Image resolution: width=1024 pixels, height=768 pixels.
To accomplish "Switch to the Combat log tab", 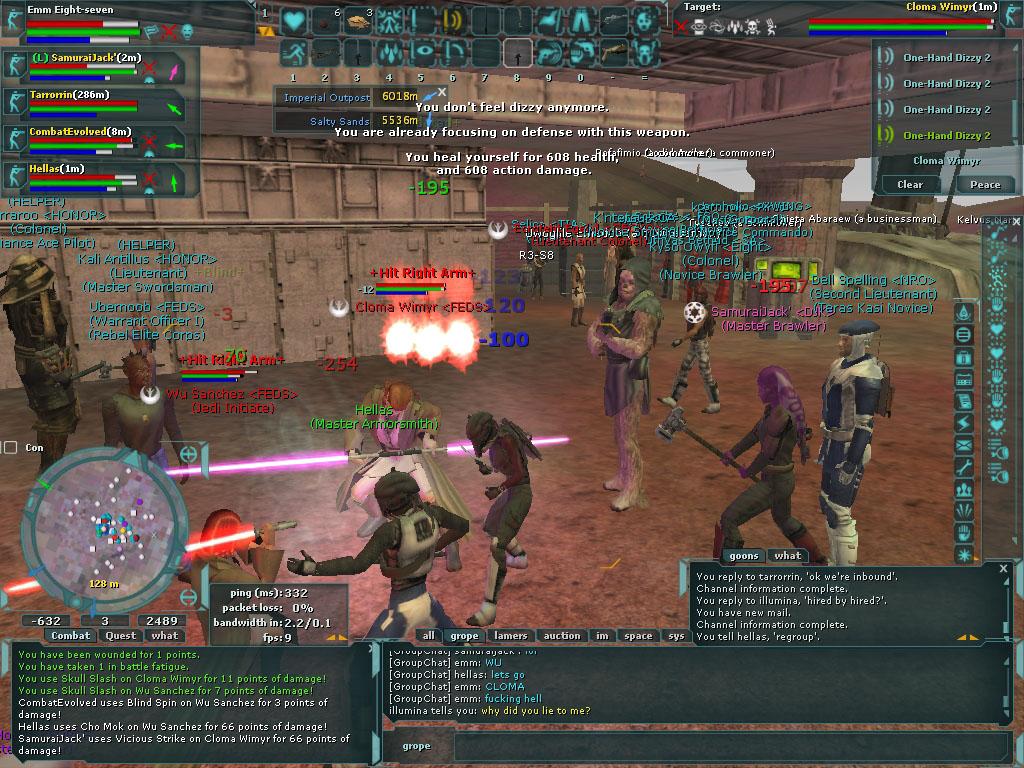I will coord(71,635).
